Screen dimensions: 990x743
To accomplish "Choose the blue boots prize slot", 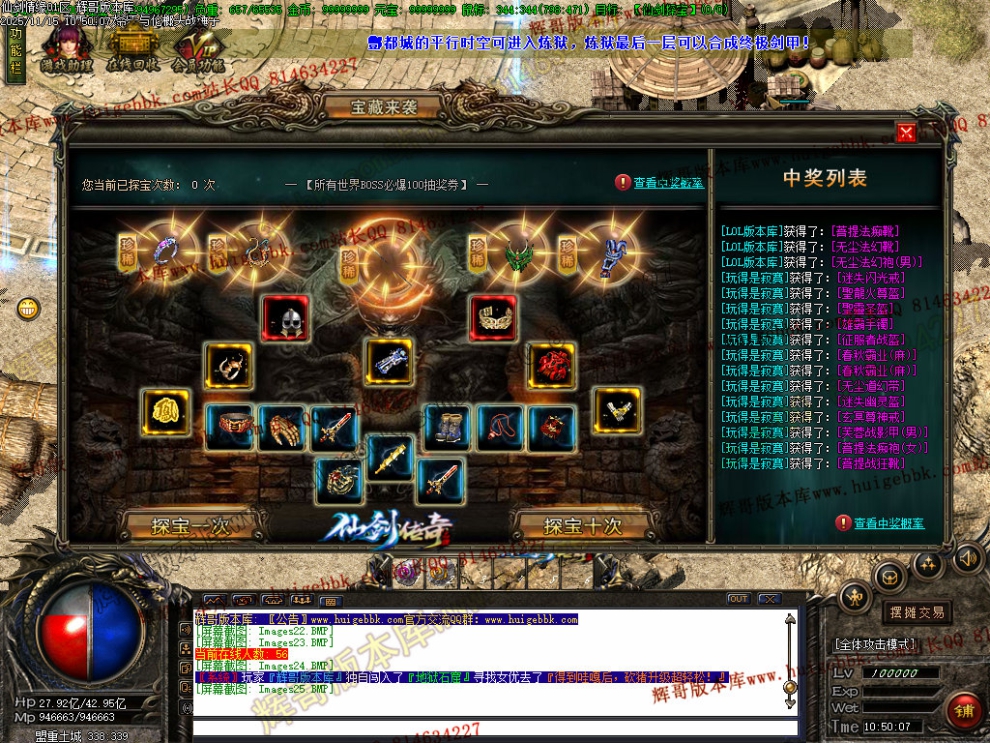I will [x=448, y=427].
